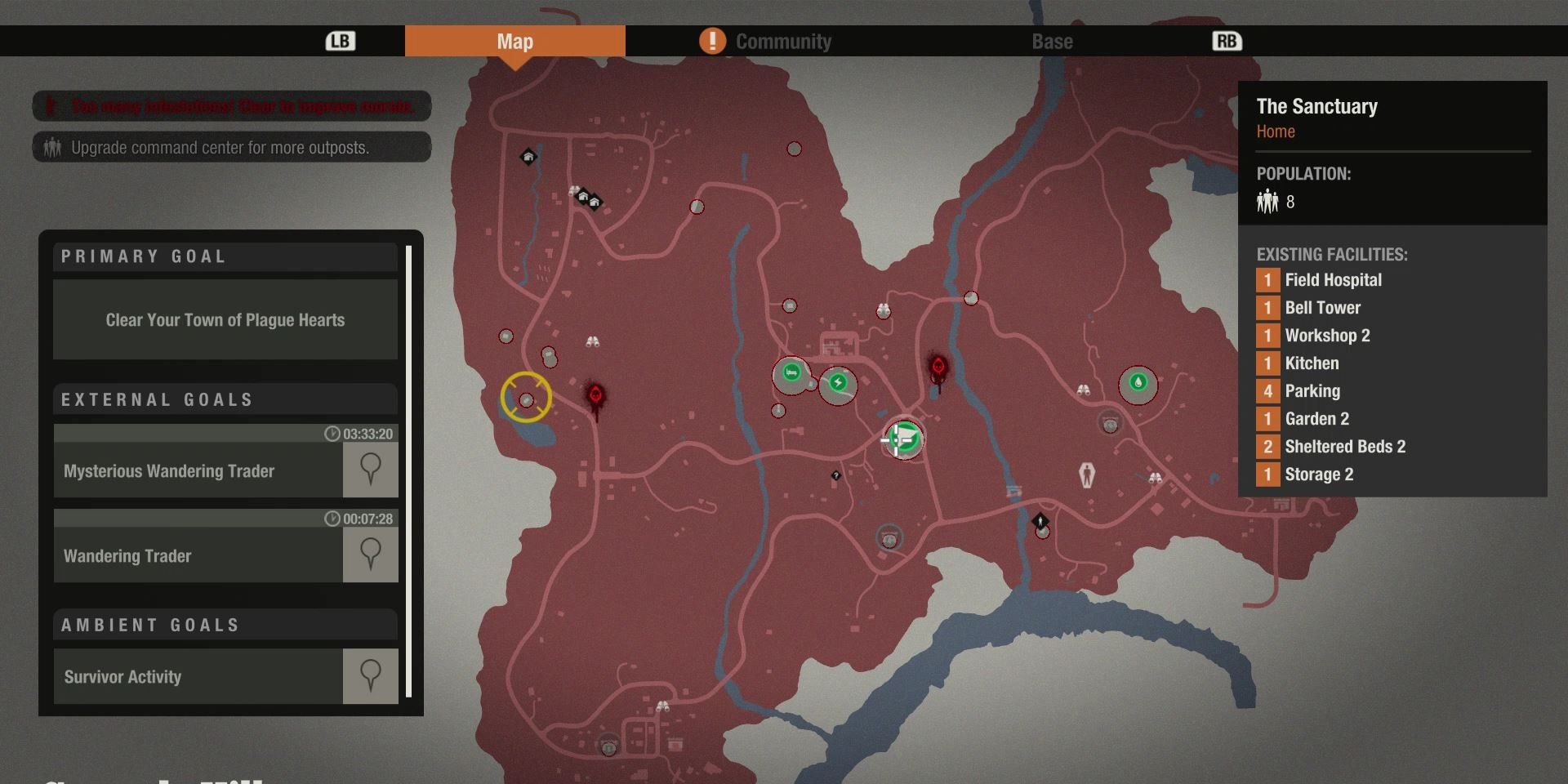Choose the Wandering Trader goal entry
This screenshot has height=784, width=1568.
[x=198, y=556]
